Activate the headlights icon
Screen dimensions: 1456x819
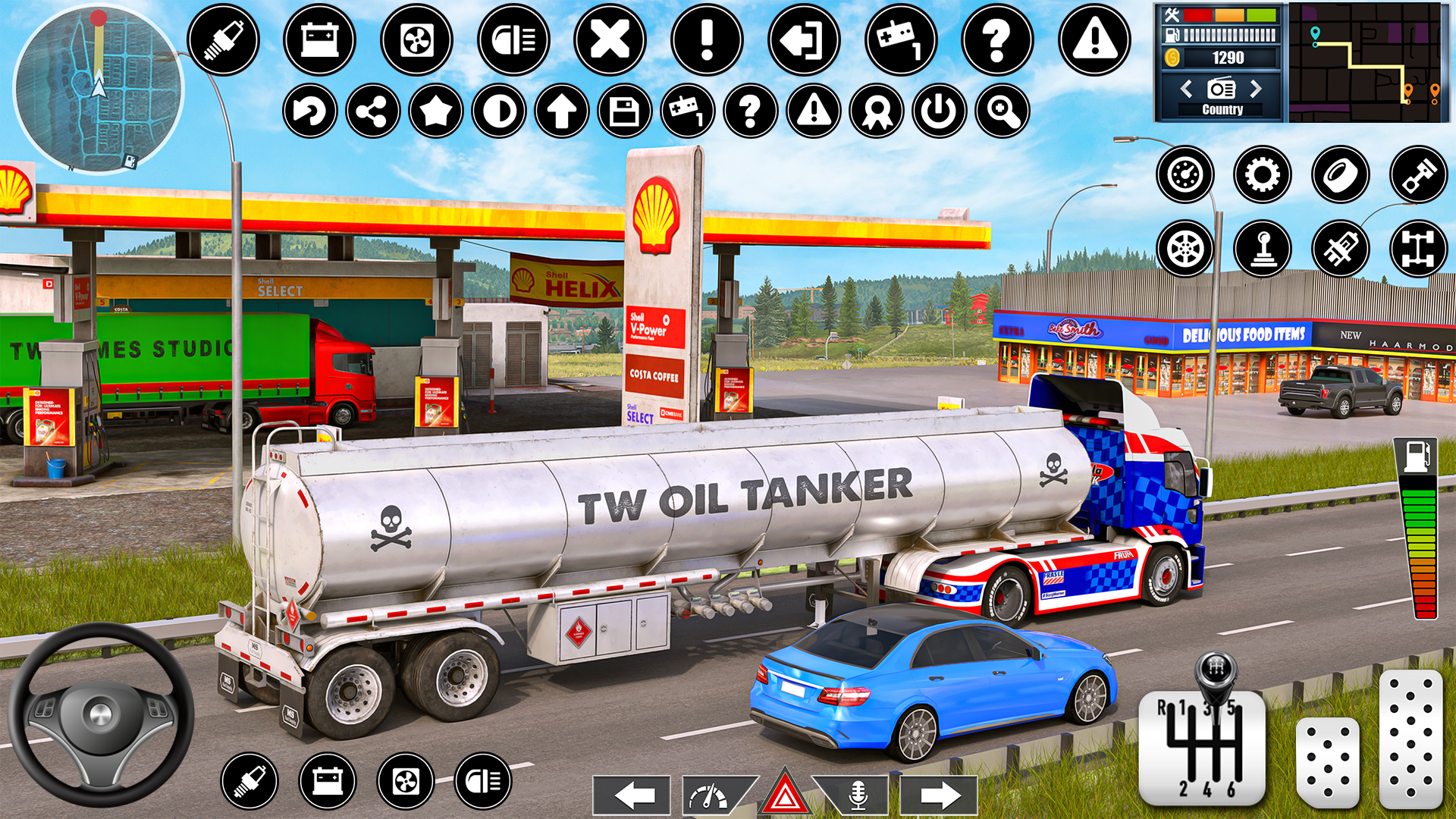(513, 40)
